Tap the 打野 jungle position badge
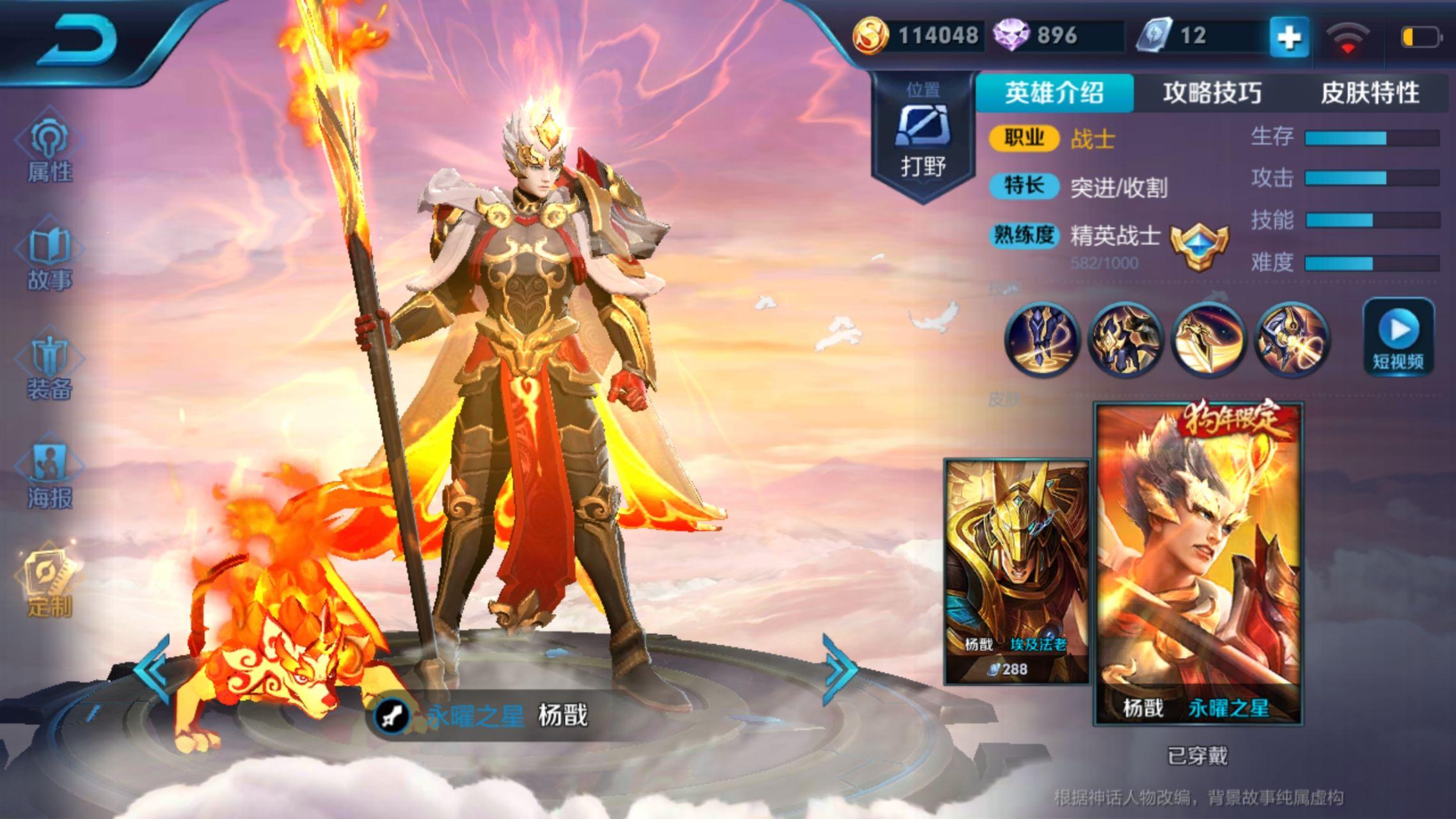The image size is (1456, 819). tap(923, 136)
